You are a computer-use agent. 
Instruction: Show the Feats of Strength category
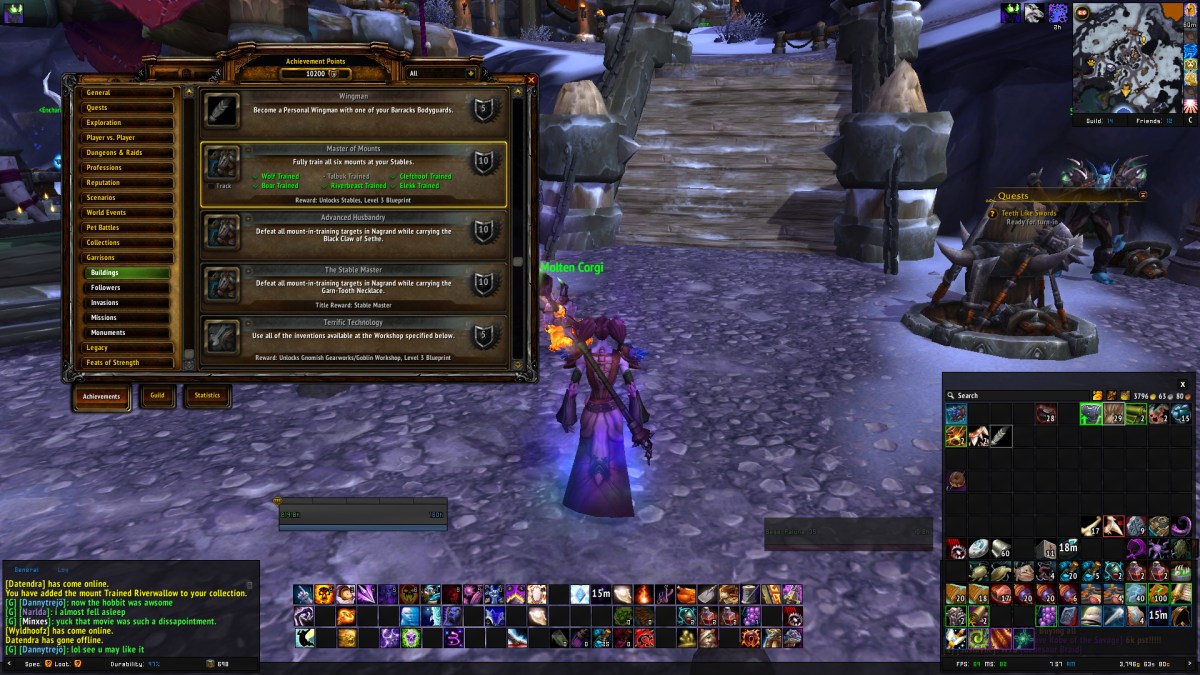click(x=128, y=363)
